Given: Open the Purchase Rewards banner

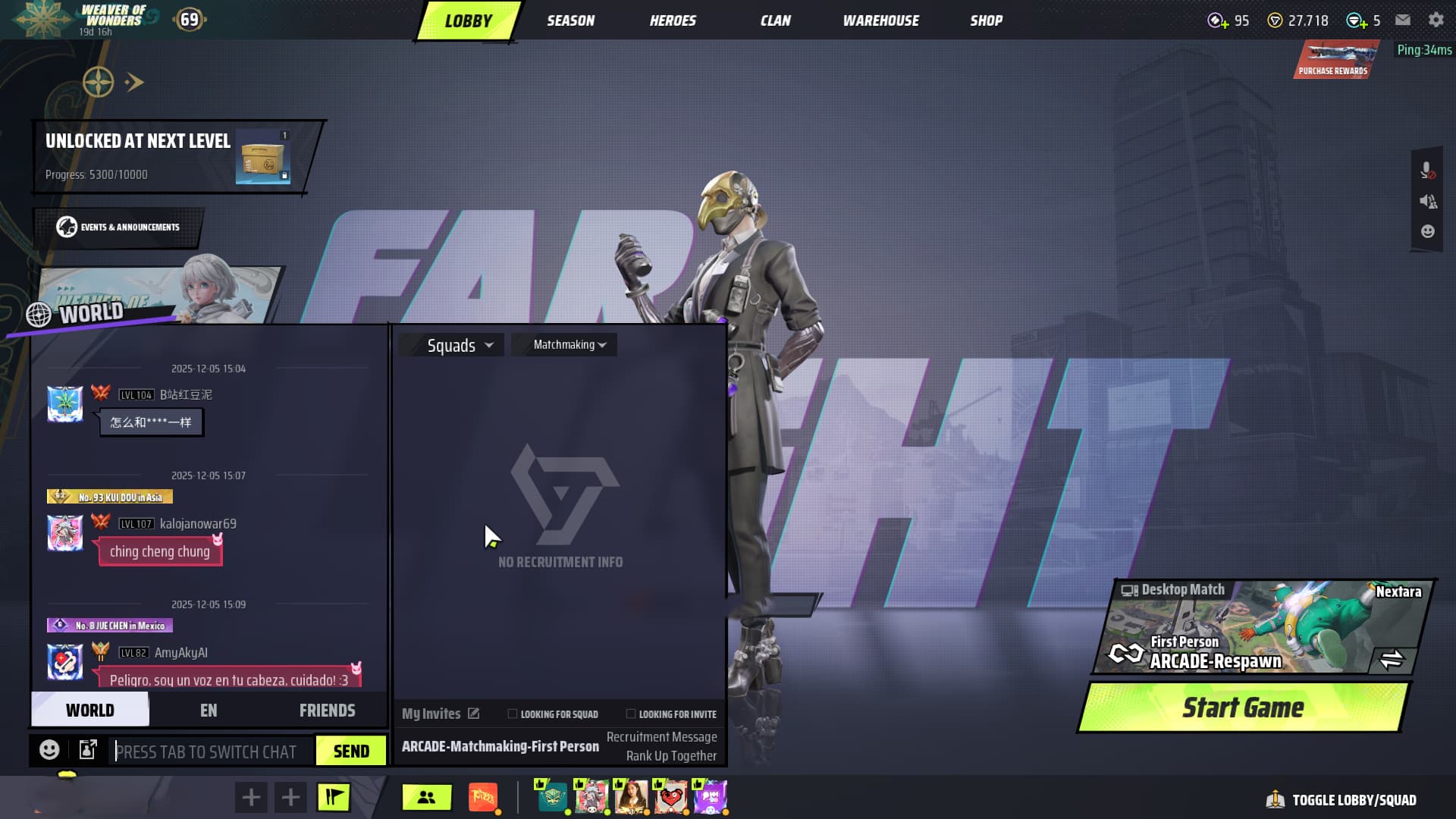Looking at the screenshot, I should (x=1334, y=60).
